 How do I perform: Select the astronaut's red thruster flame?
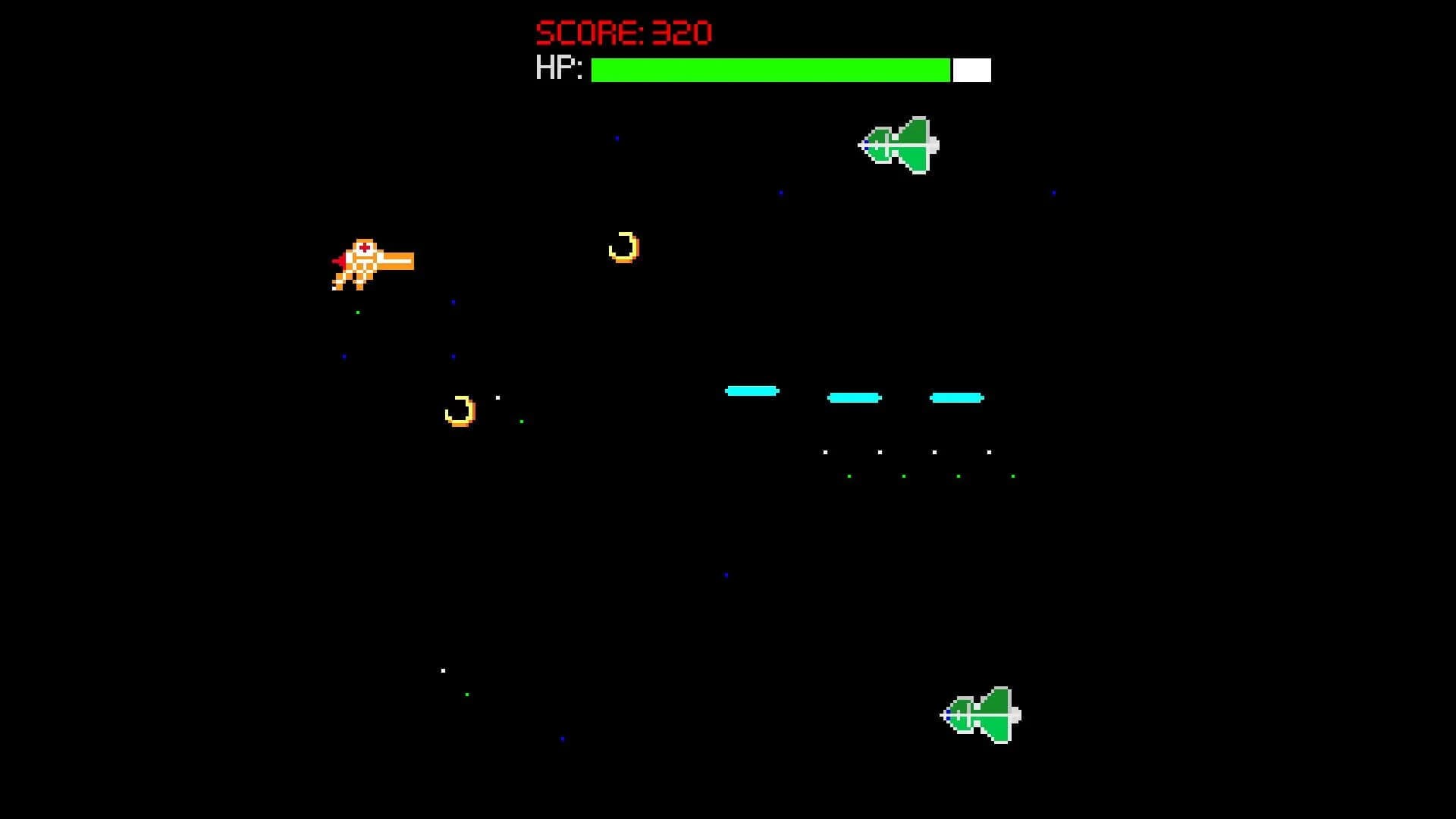click(340, 262)
